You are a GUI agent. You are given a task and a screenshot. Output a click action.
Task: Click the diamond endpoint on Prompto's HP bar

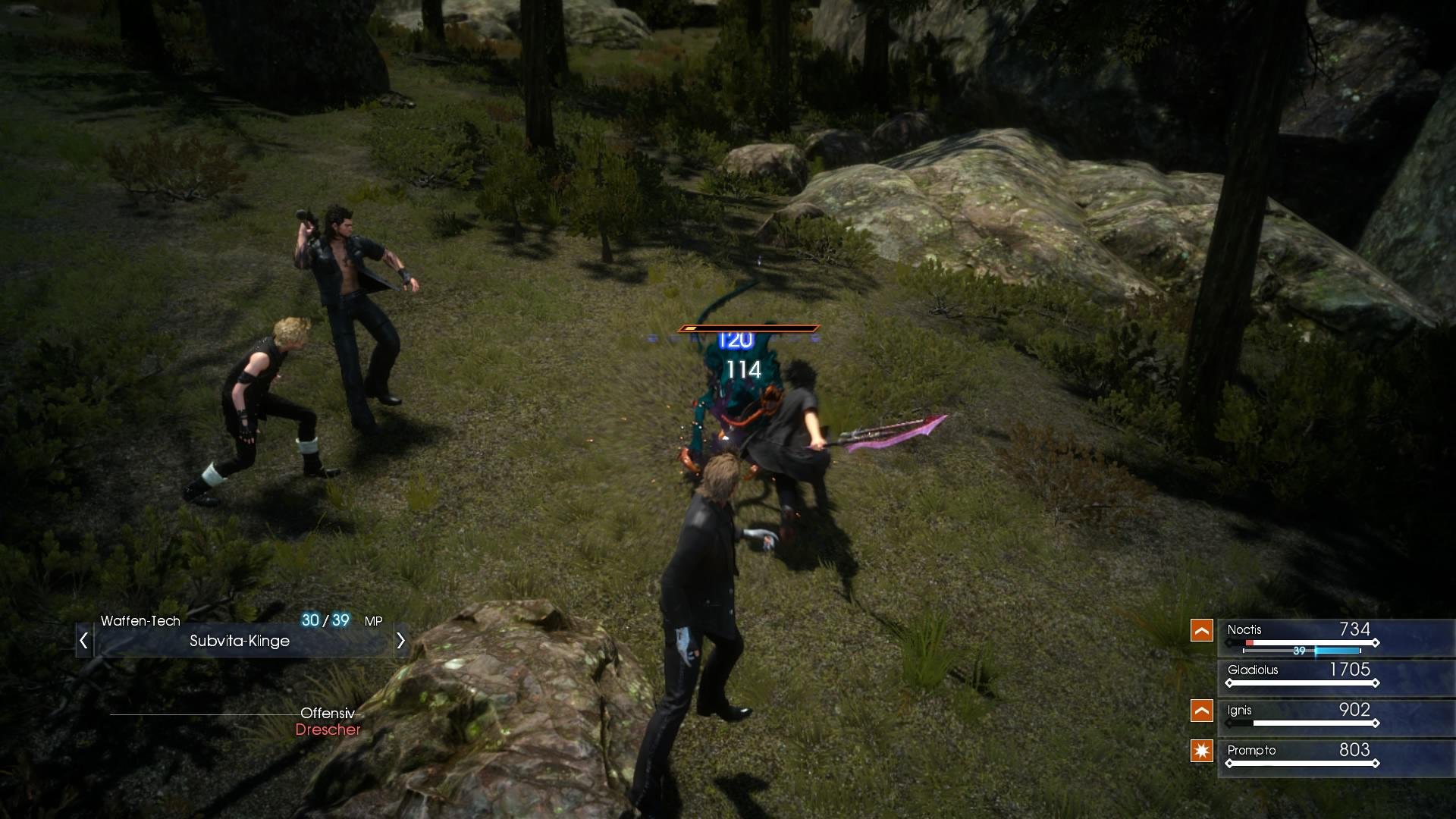pos(1374,762)
